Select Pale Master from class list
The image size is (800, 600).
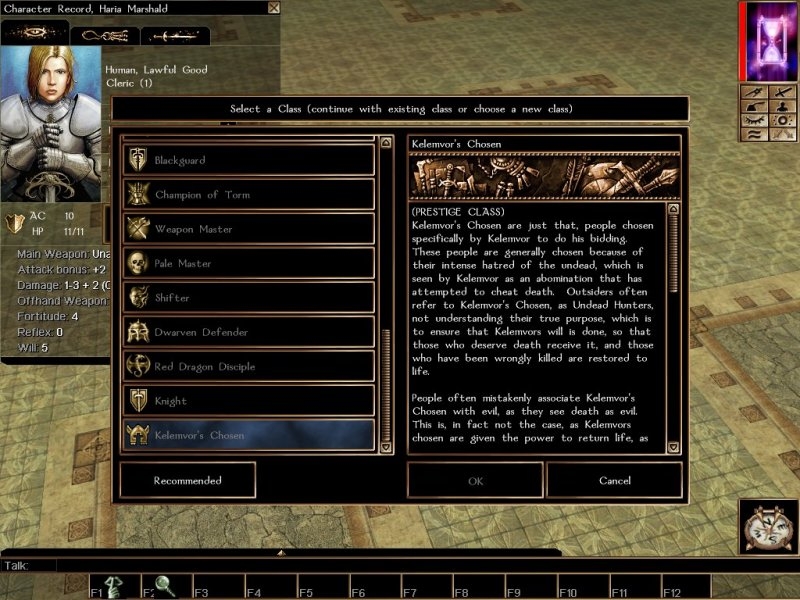[x=248, y=263]
